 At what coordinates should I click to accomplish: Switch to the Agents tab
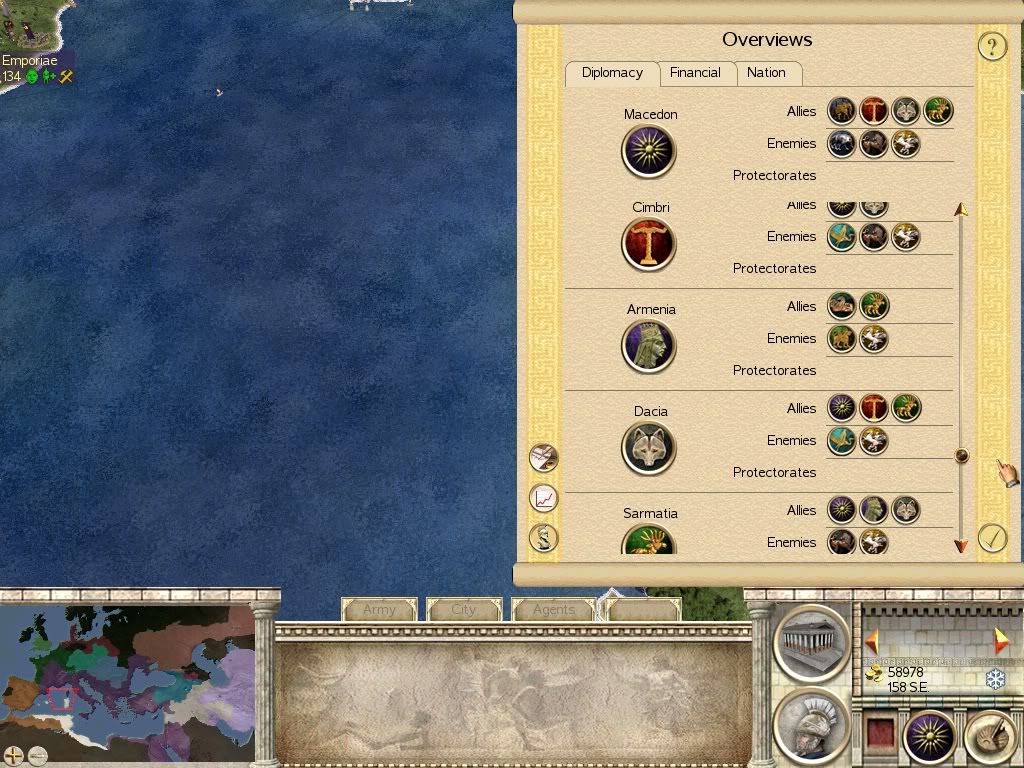[x=553, y=609]
